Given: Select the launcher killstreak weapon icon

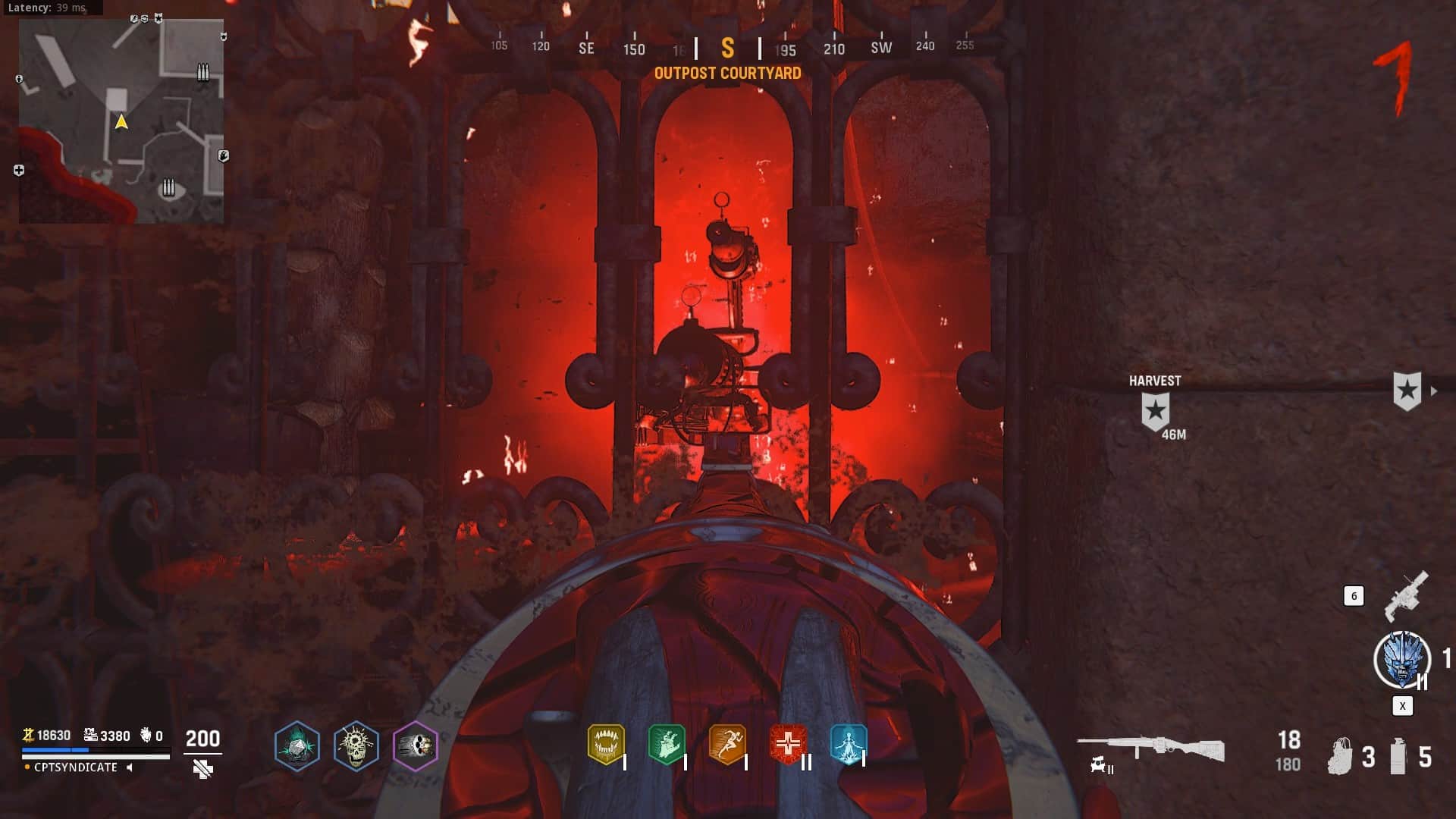Looking at the screenshot, I should click(x=1406, y=596).
